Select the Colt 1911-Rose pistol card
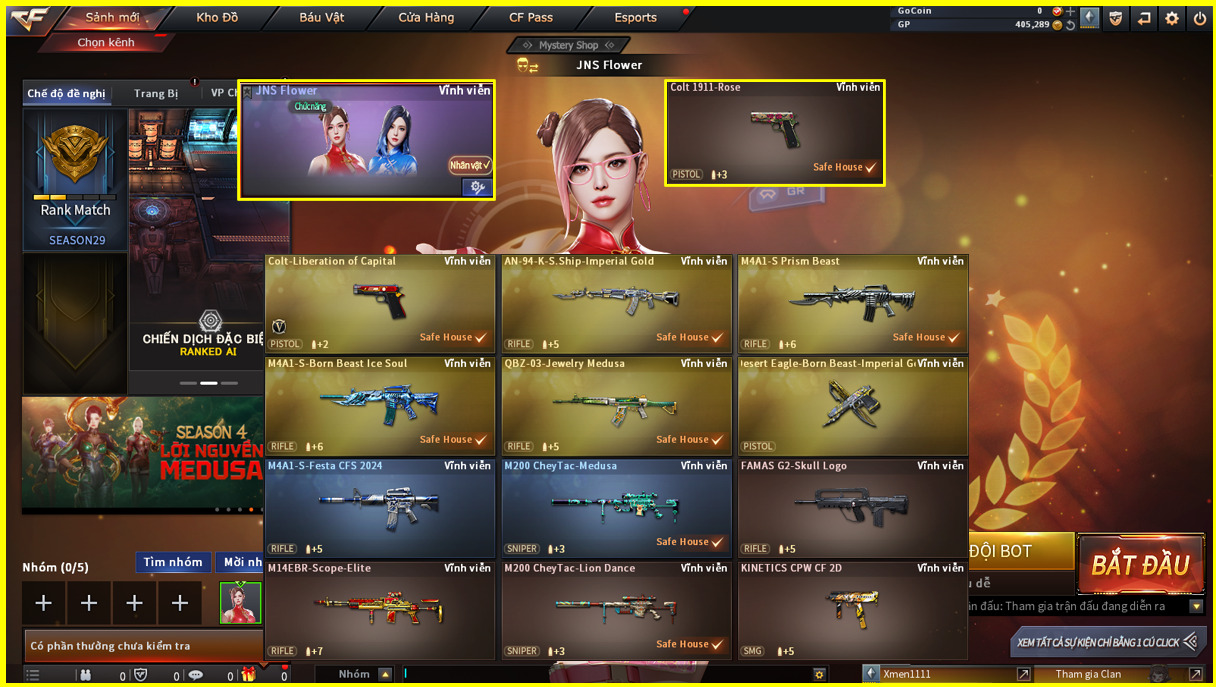 pos(775,133)
